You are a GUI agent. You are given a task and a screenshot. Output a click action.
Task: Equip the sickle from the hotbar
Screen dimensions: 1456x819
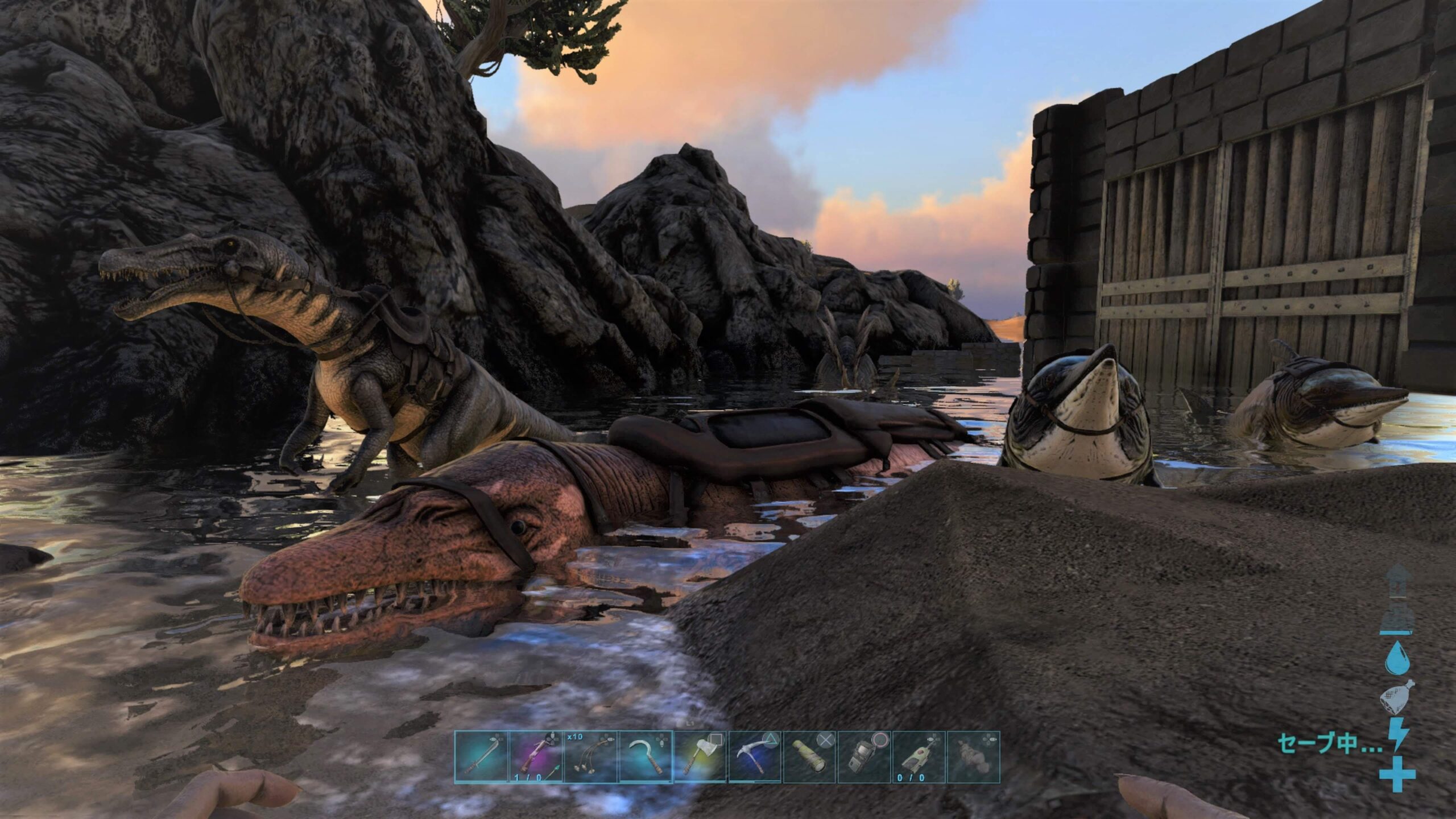pos(646,757)
